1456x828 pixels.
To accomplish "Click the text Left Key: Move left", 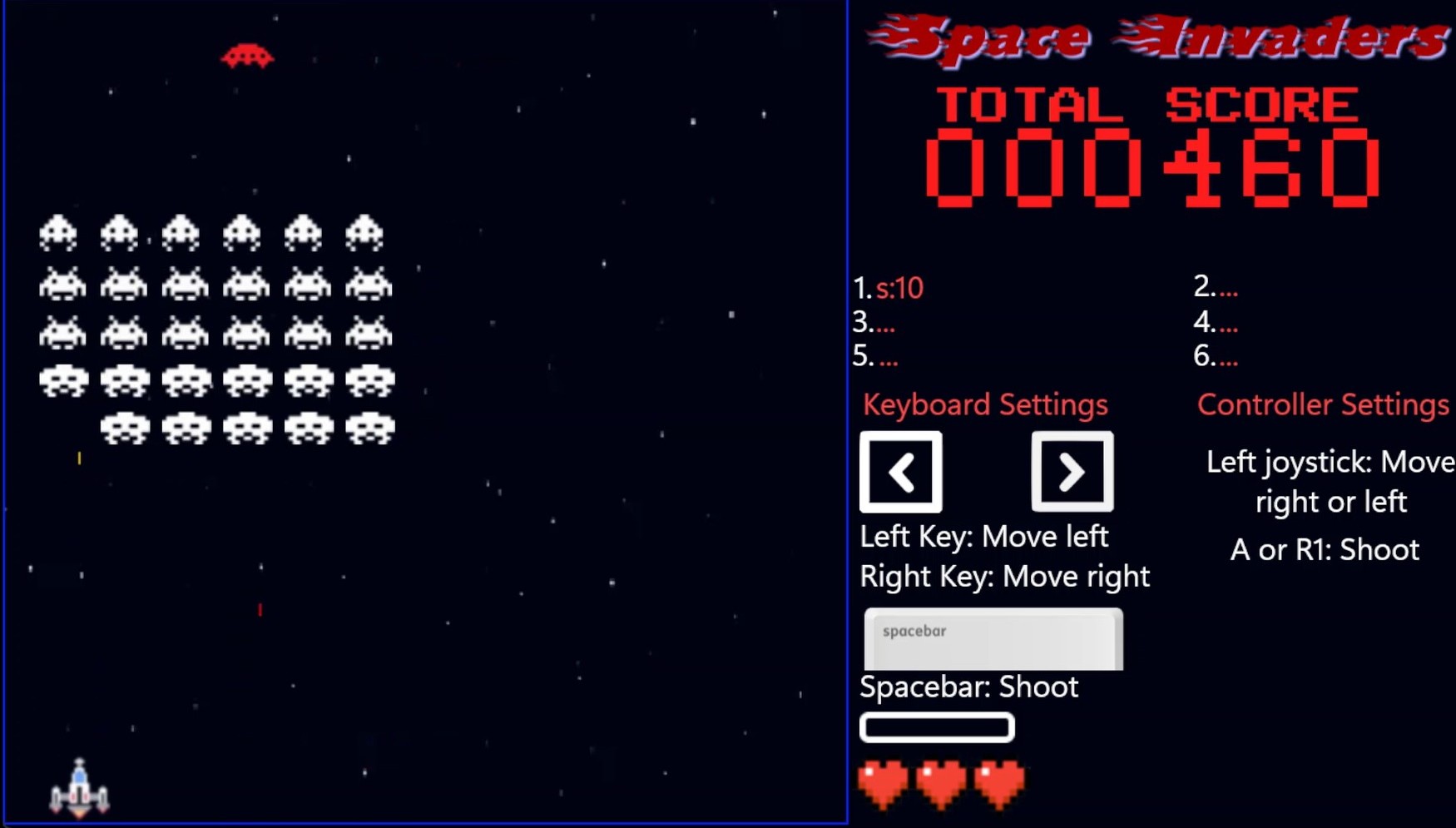I will (x=983, y=537).
